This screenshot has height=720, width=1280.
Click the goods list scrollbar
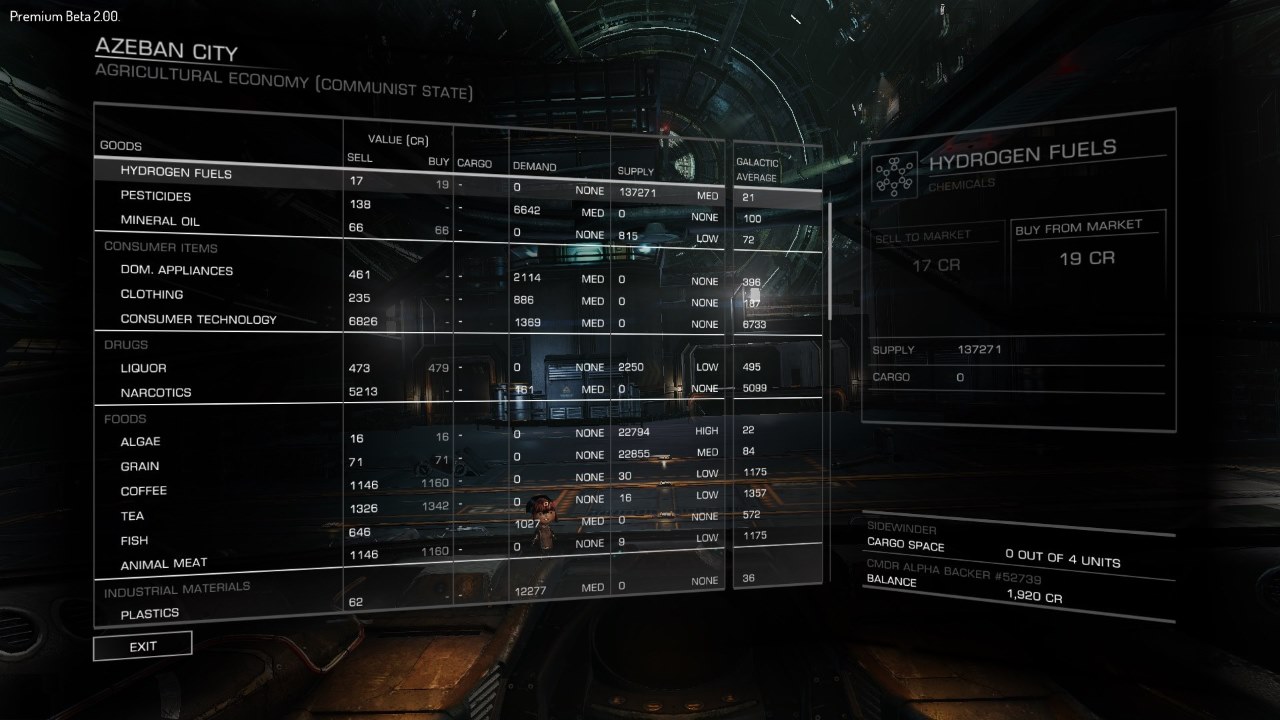point(829,260)
